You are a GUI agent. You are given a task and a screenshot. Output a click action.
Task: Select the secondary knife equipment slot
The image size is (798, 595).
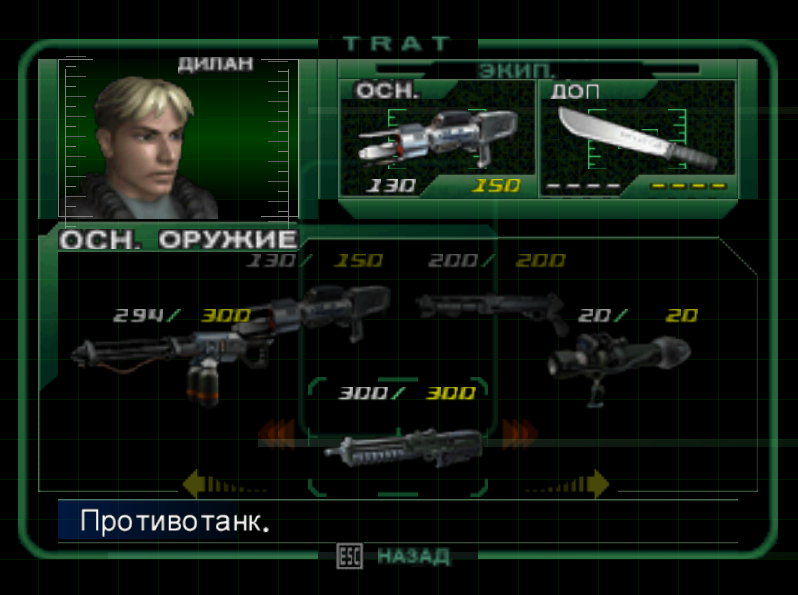(x=637, y=140)
